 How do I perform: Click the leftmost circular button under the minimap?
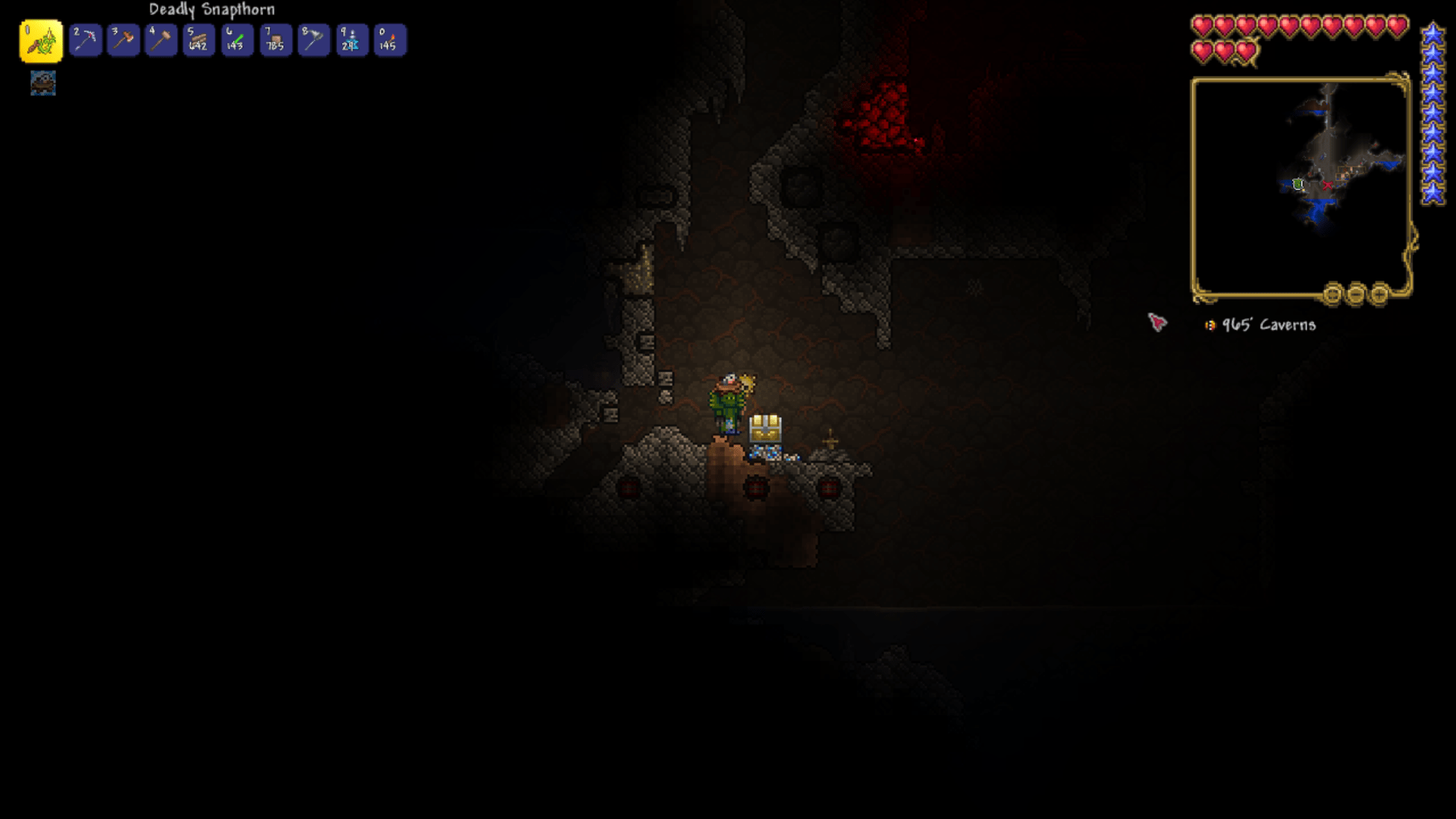tap(1333, 296)
